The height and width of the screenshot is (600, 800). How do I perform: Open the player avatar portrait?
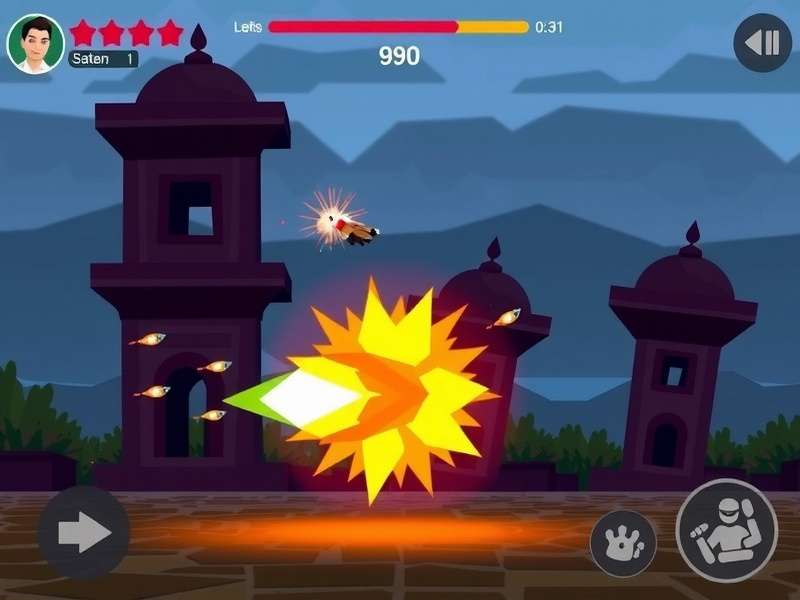(x=36, y=44)
